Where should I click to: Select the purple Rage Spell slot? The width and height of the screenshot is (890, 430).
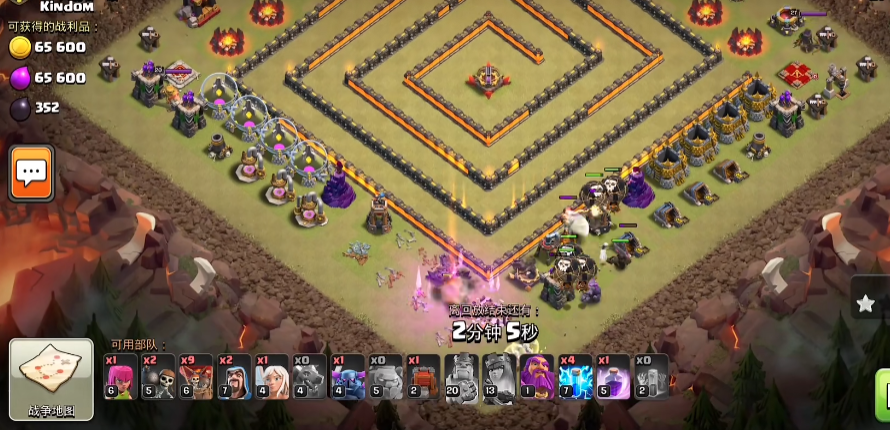613,377
